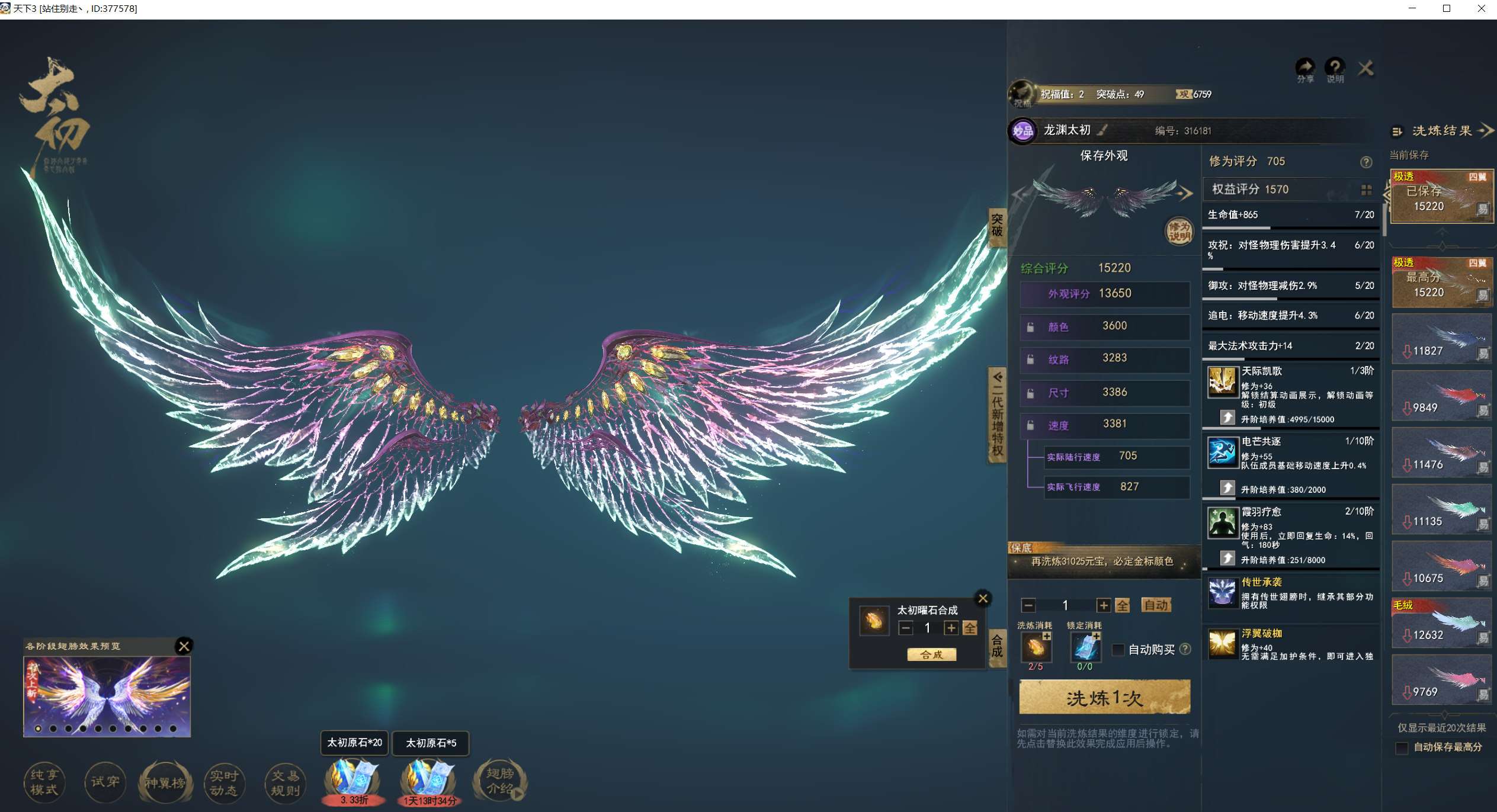Viewport: 1497px width, 812px height.
Task: Toggle the 自动购买 checkbox
Action: pyautogui.click(x=1118, y=650)
